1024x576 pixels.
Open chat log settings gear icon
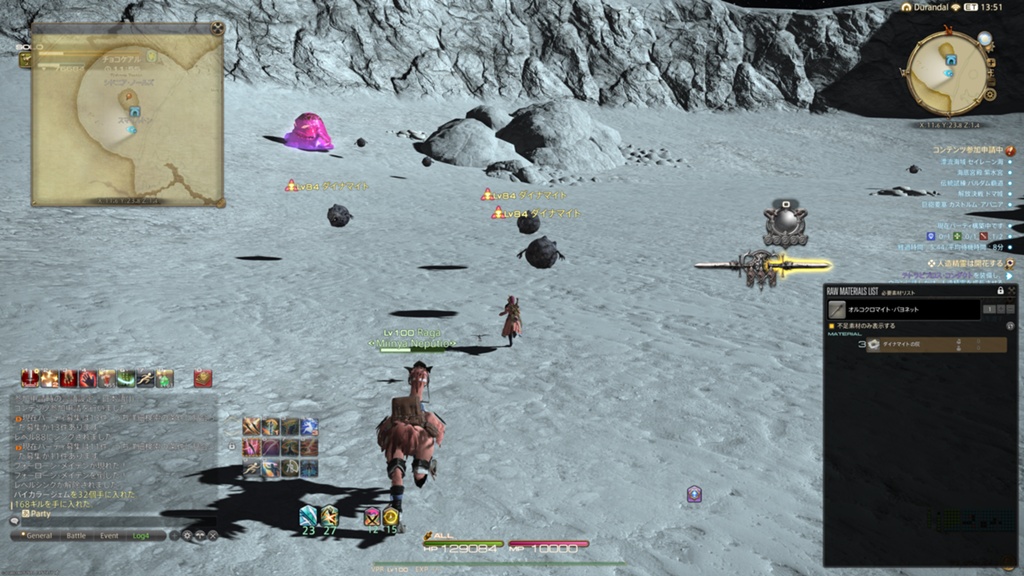pyautogui.click(x=187, y=535)
